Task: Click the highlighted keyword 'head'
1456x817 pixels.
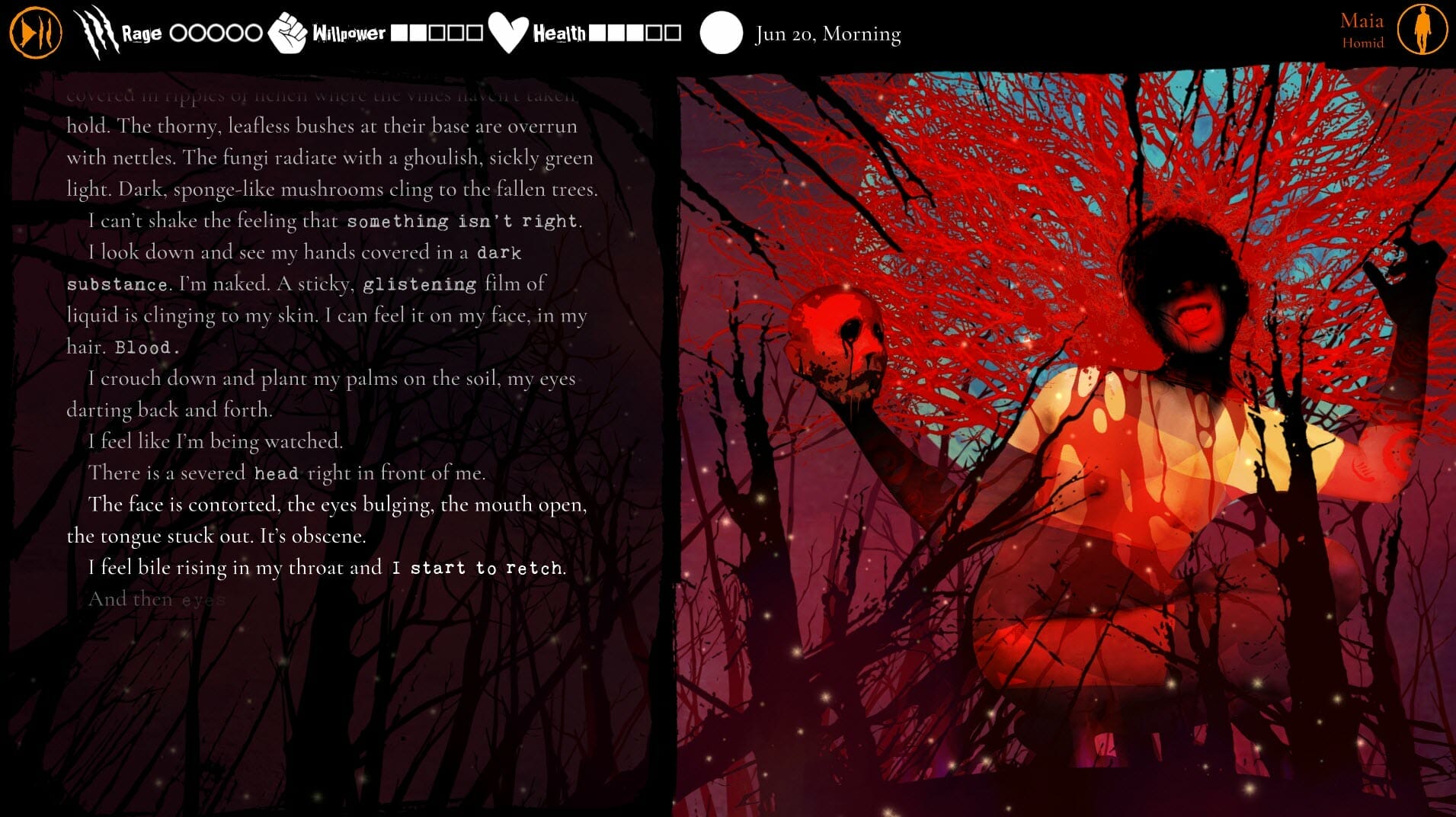Action: coord(278,473)
